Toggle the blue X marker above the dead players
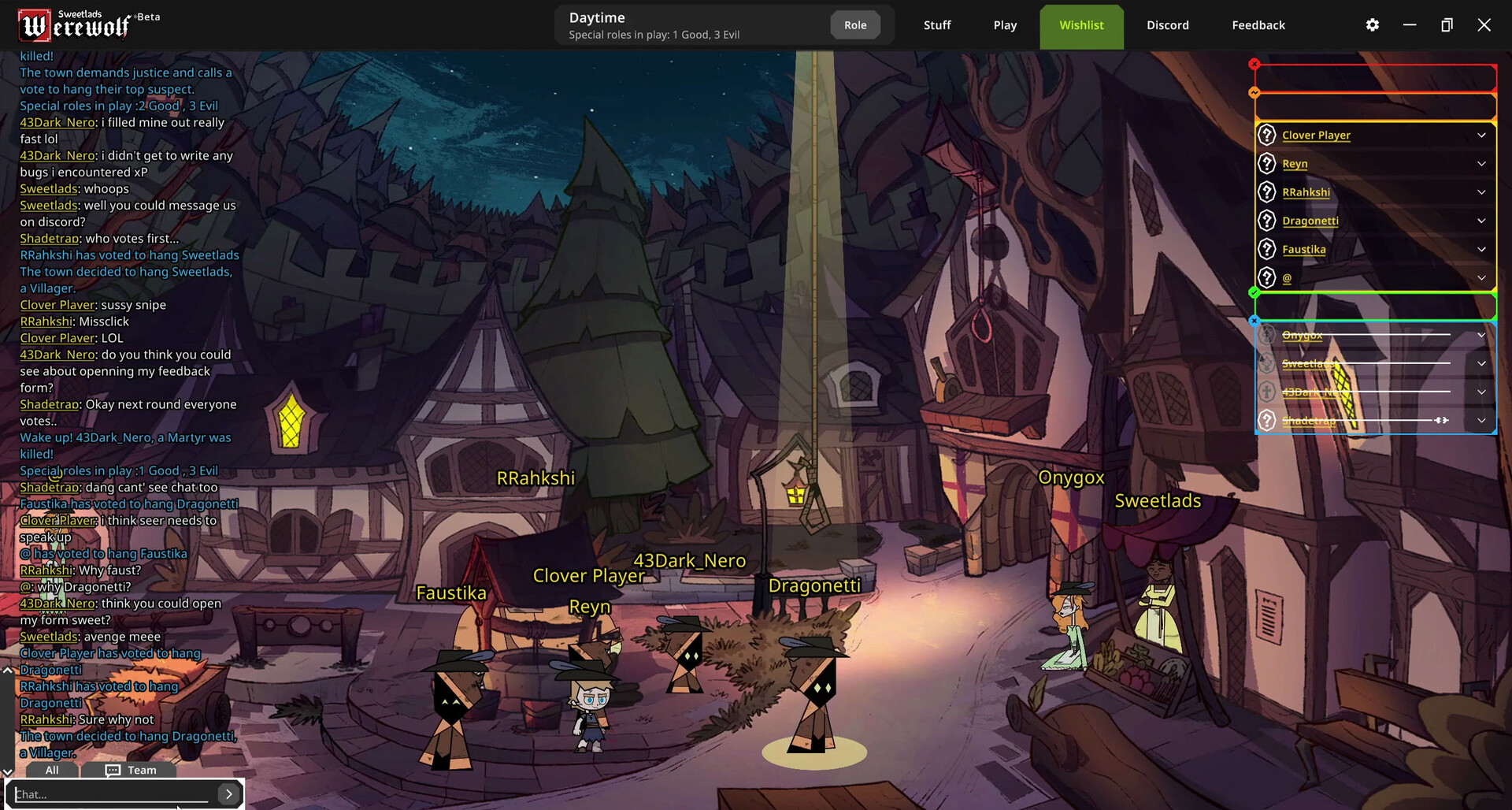Screen dimensions: 1512x810 click(1254, 321)
